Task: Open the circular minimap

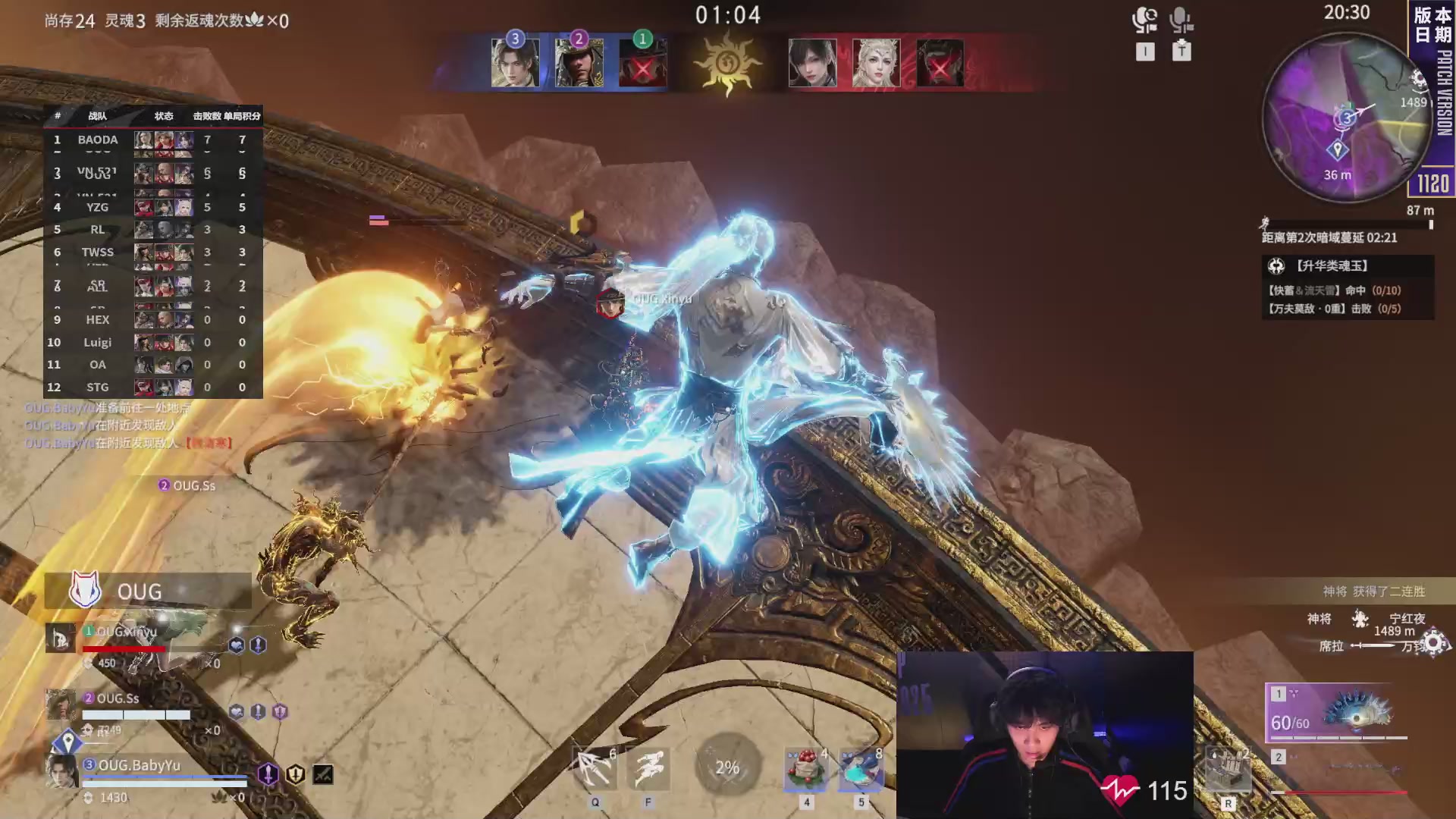Action: (x=1345, y=118)
